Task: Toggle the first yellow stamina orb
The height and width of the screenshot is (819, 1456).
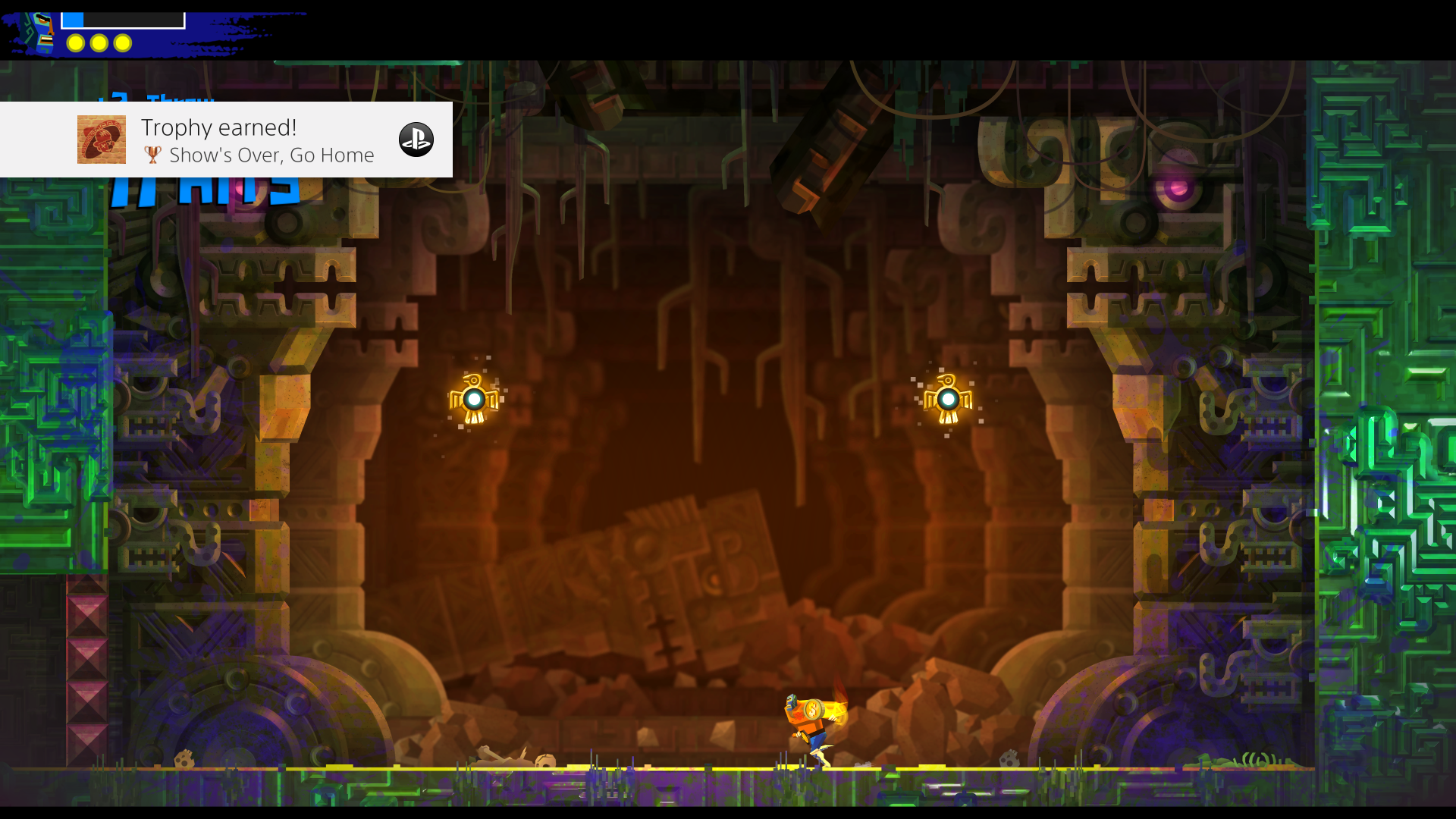Action: [x=75, y=43]
